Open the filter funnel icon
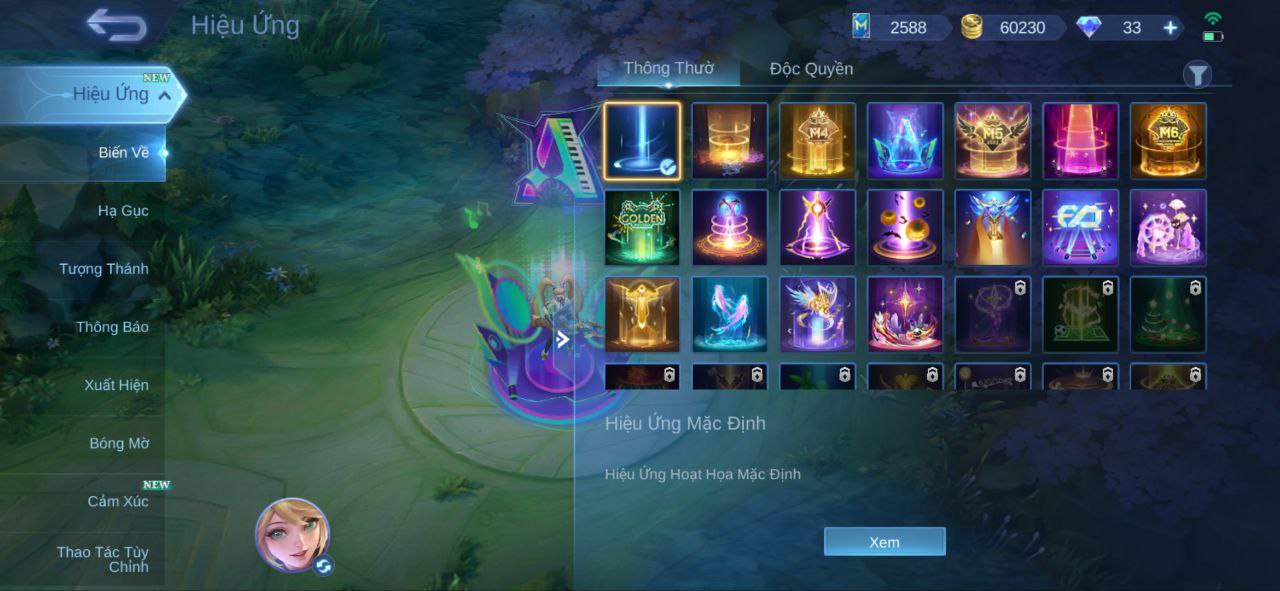This screenshot has width=1280, height=591. click(1197, 75)
